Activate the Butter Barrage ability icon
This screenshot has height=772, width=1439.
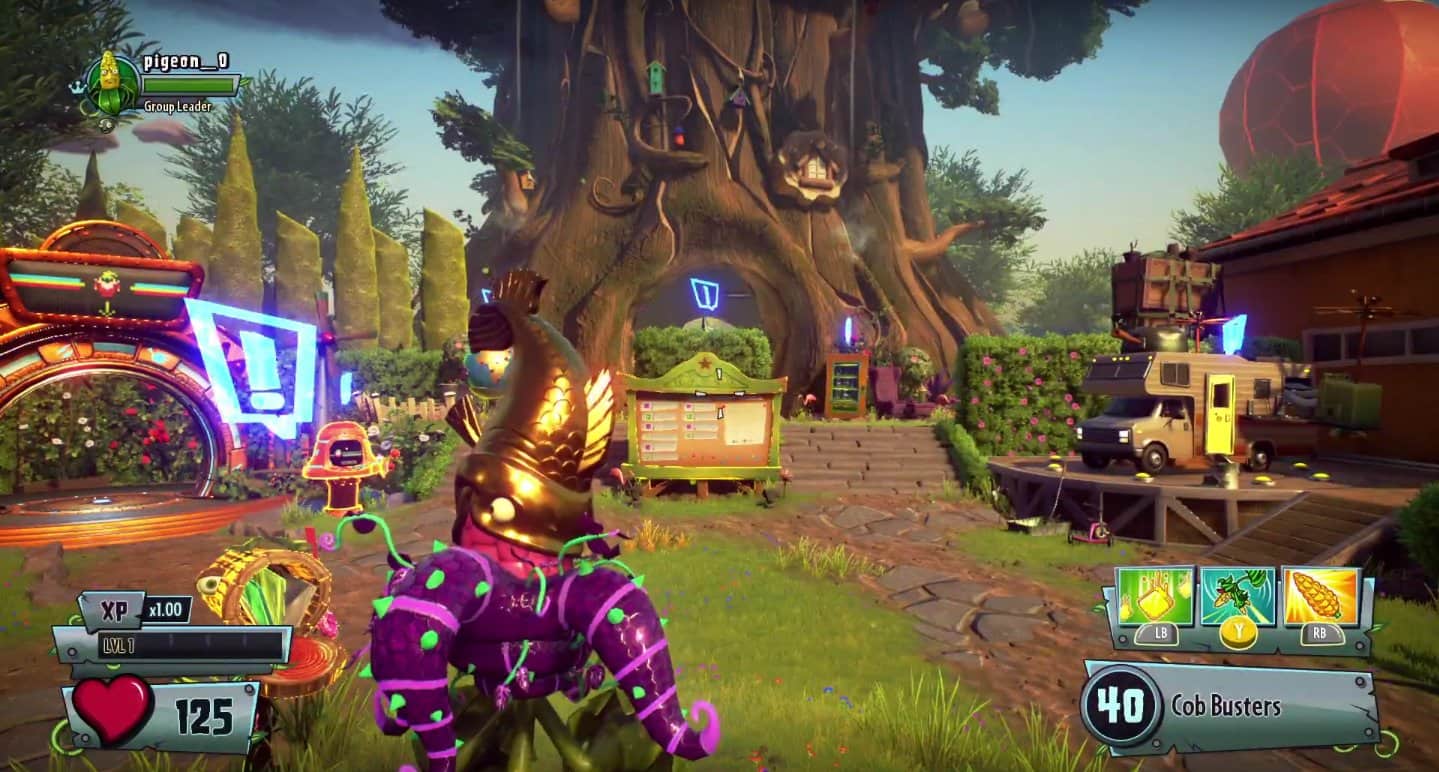[x=1156, y=596]
